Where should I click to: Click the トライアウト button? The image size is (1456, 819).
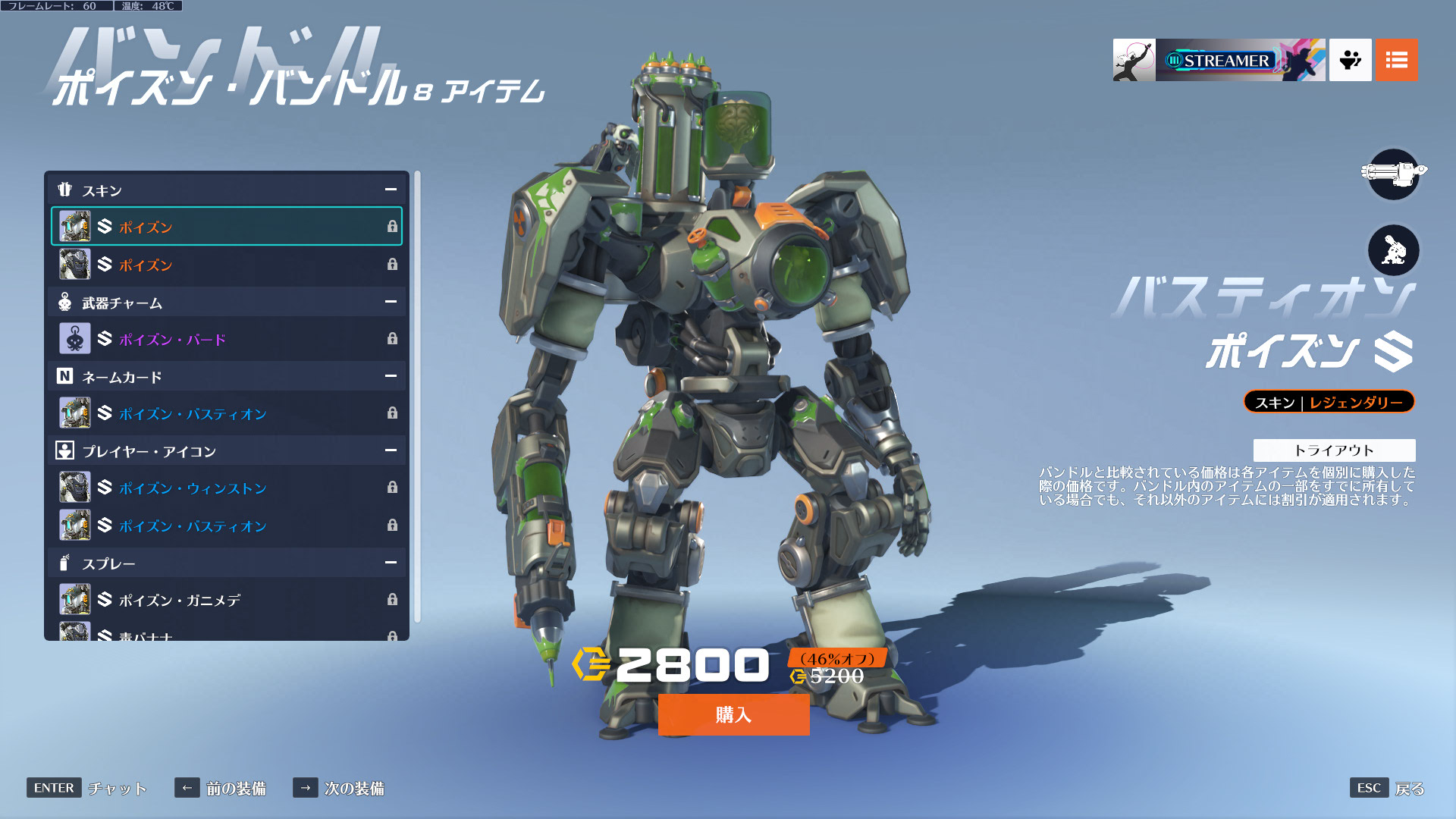point(1335,449)
